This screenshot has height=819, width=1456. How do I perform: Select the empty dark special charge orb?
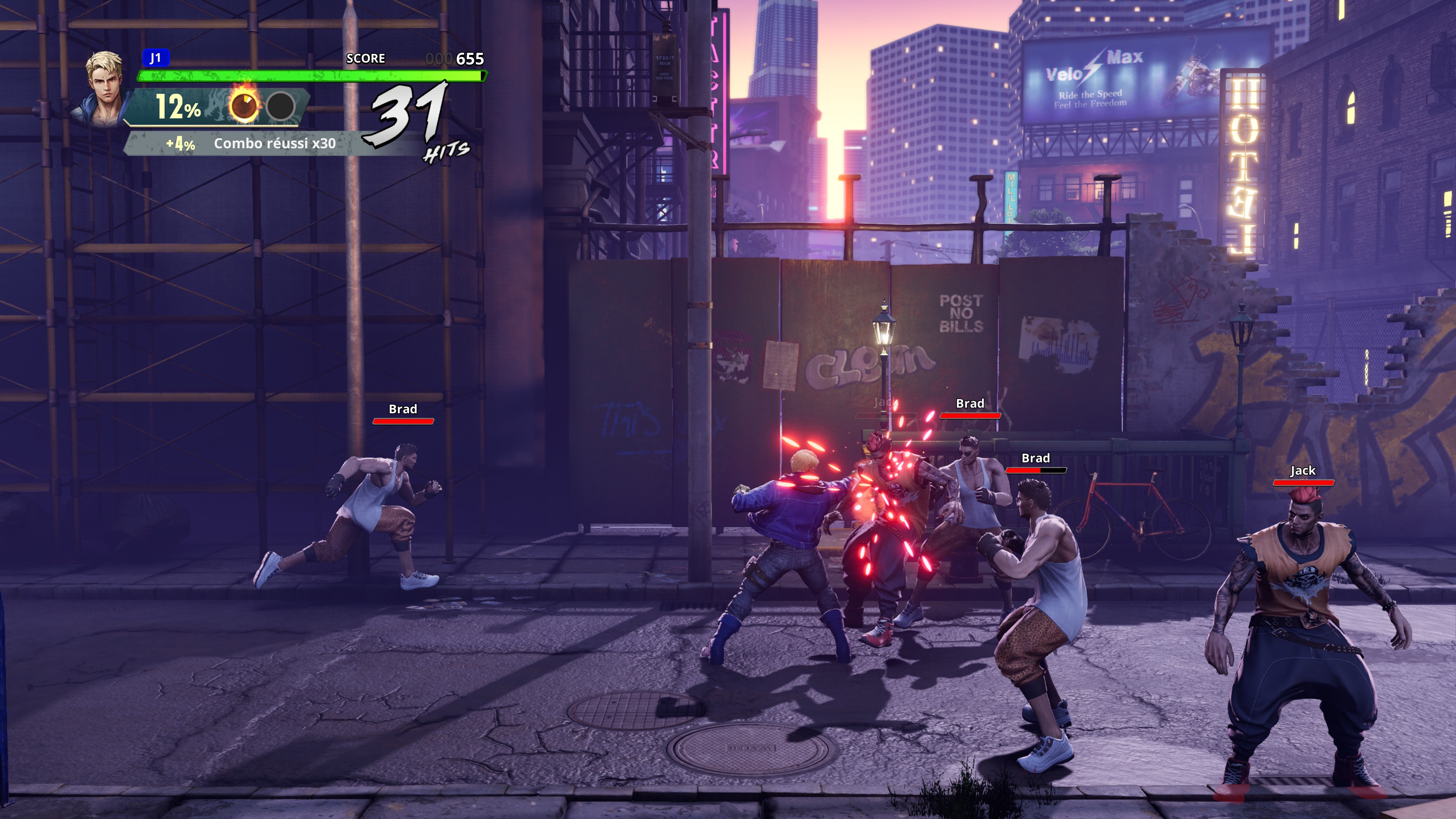pos(280,106)
